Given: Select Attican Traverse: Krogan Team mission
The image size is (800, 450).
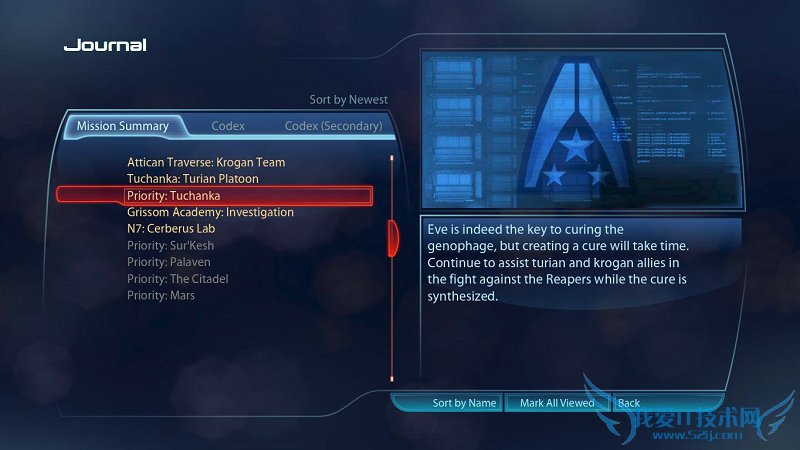Looking at the screenshot, I should [x=206, y=162].
